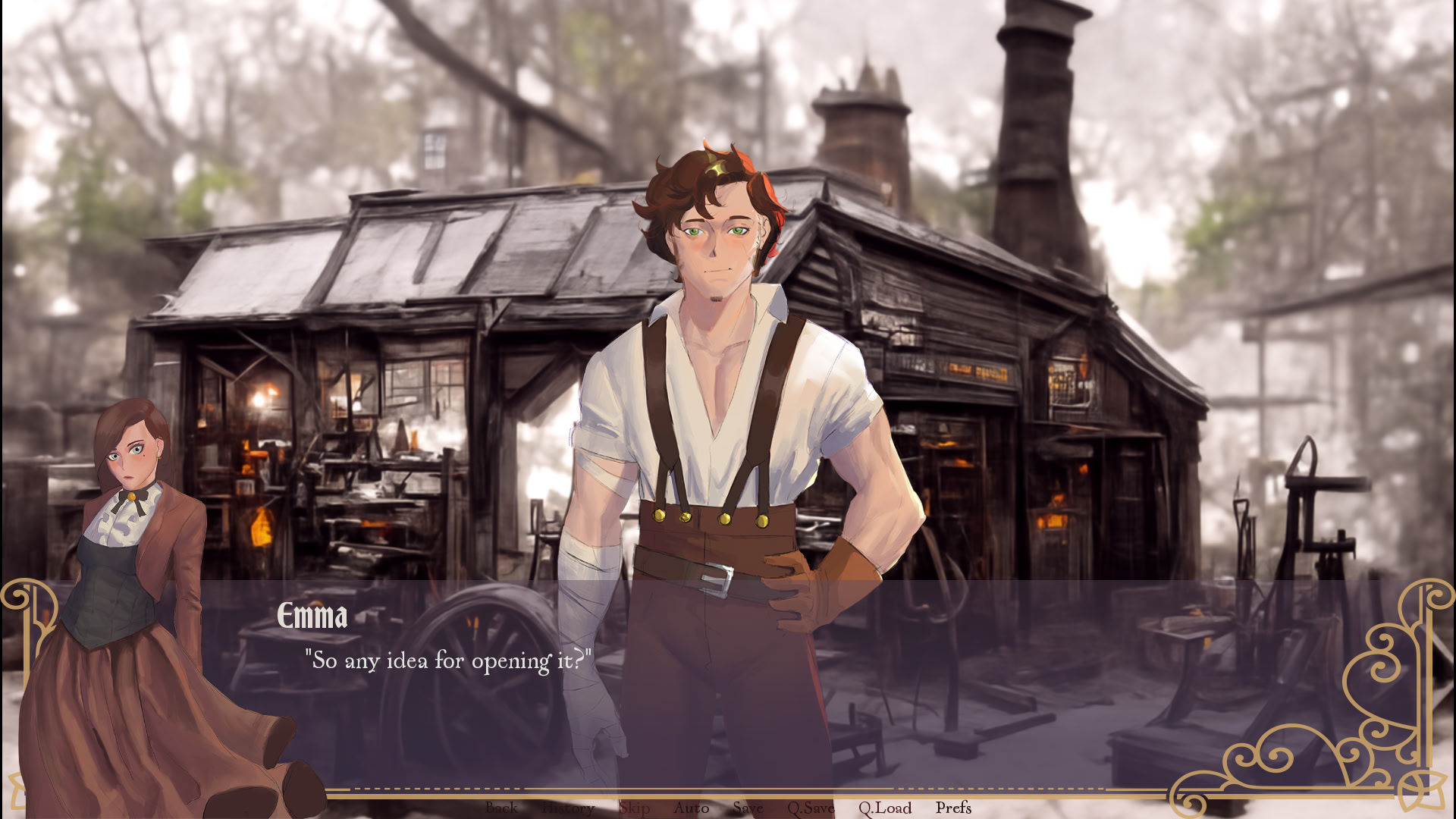Viewport: 1456px width, 819px height.
Task: Quick save with Q.Save
Action: [811, 808]
